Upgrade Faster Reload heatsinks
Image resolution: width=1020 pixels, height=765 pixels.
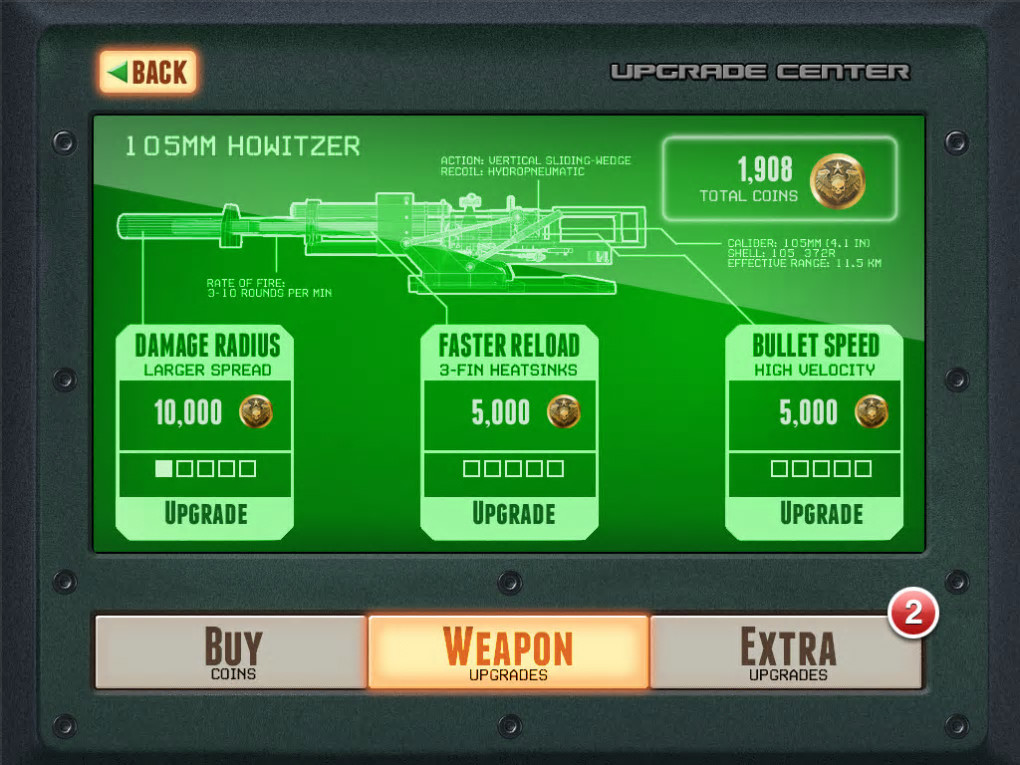[512, 514]
